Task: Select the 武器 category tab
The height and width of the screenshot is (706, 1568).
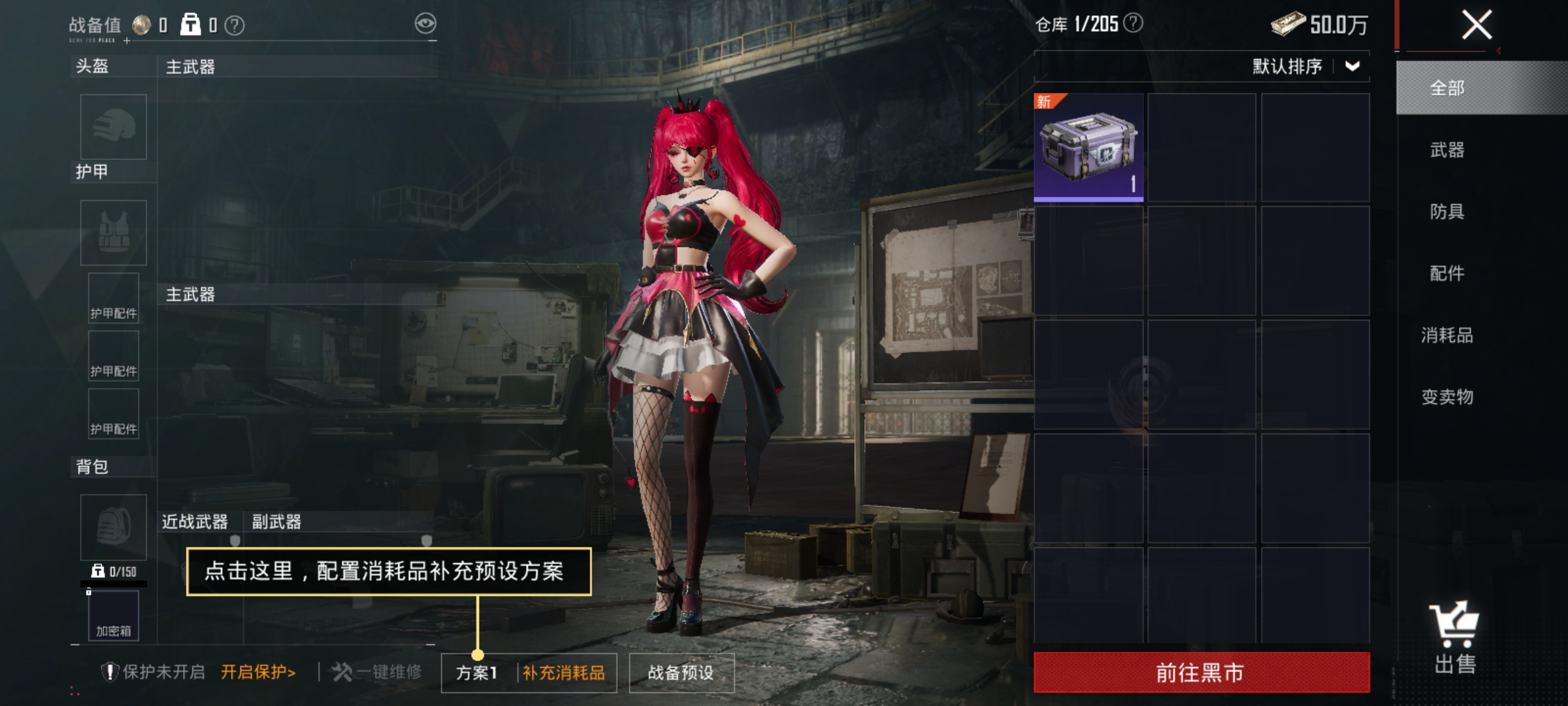Action: (1446, 150)
